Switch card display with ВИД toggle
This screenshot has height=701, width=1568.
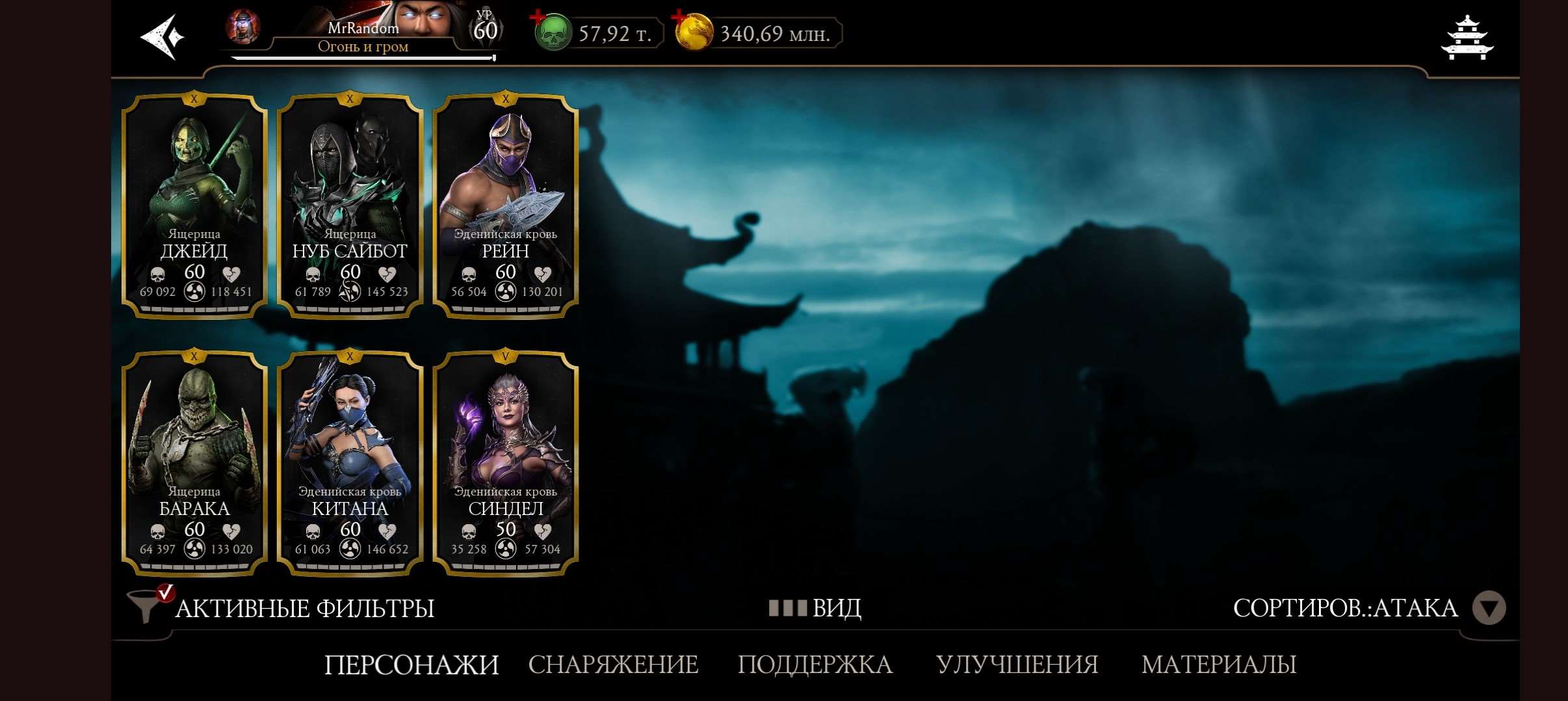click(834, 608)
